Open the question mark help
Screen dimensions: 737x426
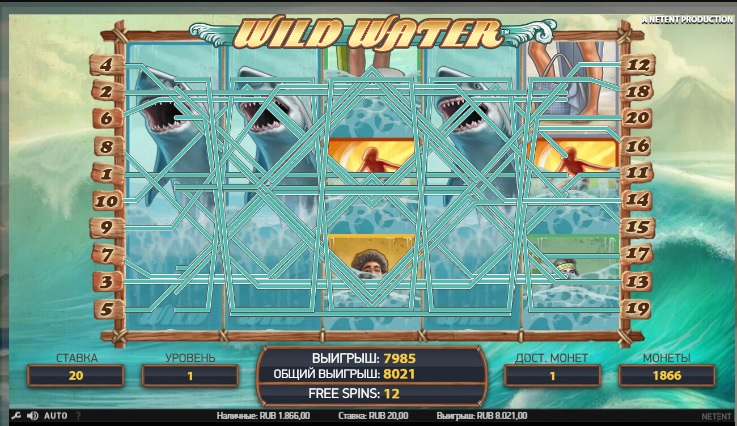[78, 415]
